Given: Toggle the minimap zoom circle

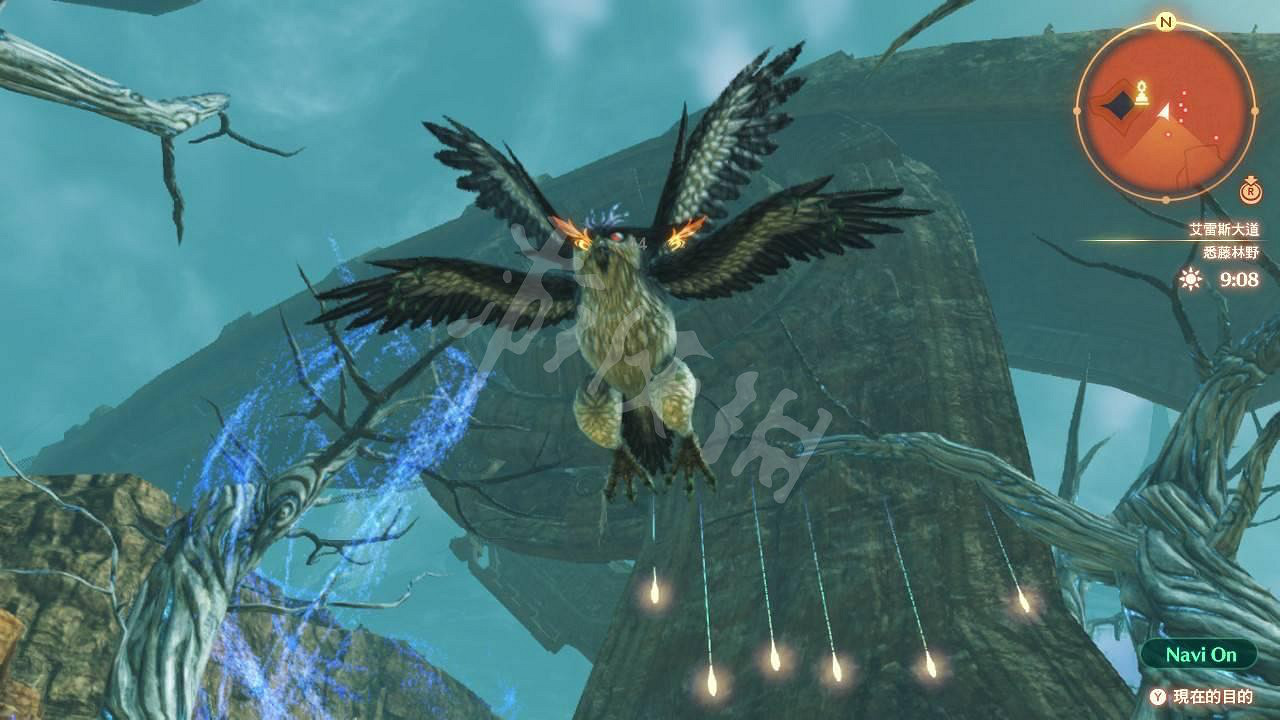Looking at the screenshot, I should pyautogui.click(x=1250, y=191).
